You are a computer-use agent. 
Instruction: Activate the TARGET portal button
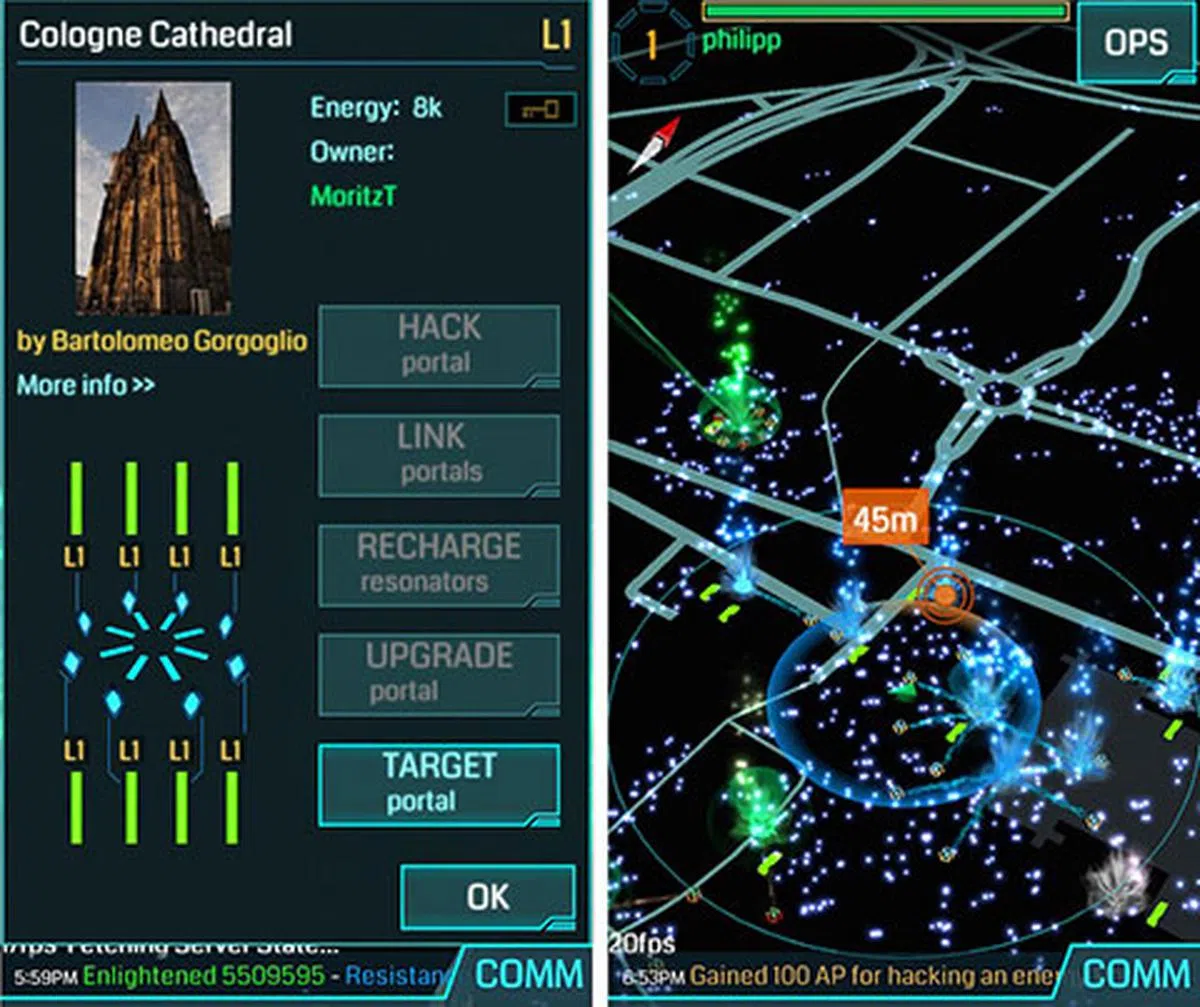point(438,784)
